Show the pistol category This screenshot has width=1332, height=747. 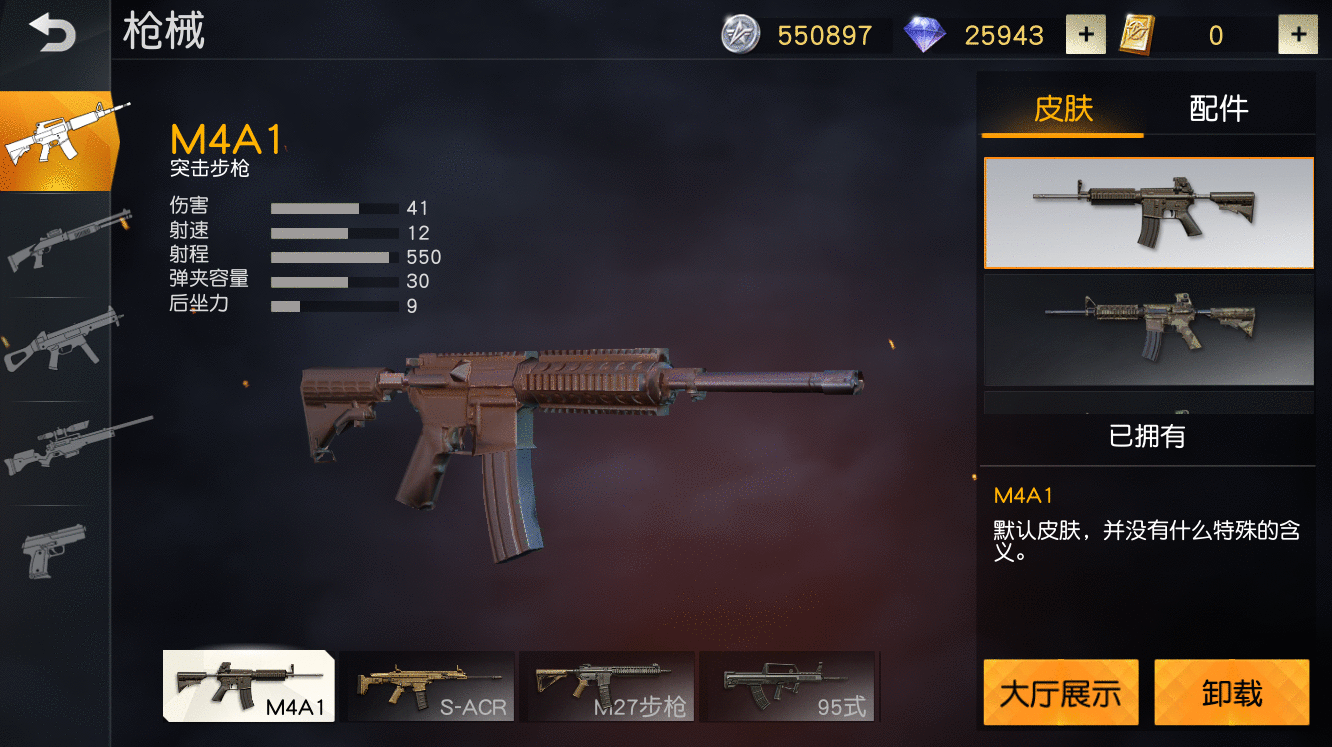[x=55, y=548]
